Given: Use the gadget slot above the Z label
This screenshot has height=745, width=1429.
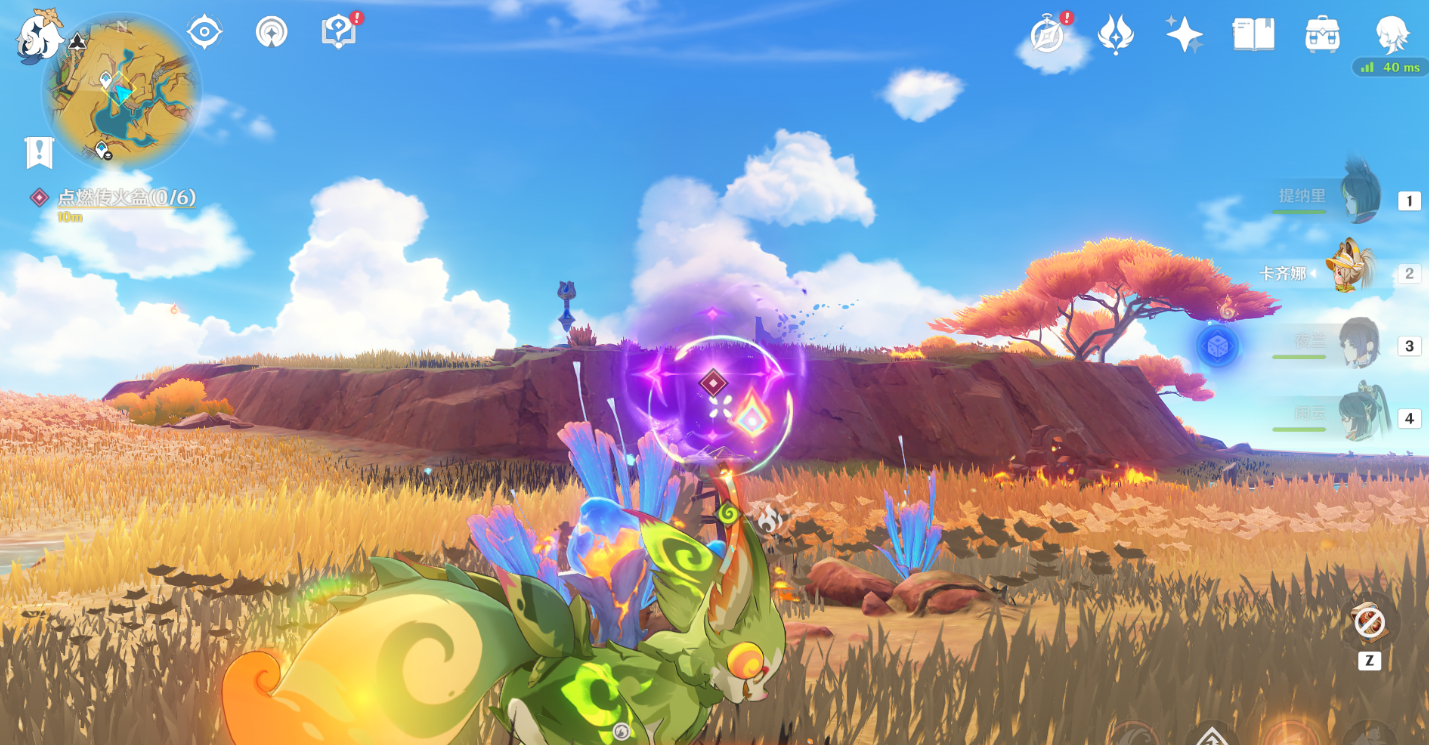Looking at the screenshot, I should [x=1369, y=623].
